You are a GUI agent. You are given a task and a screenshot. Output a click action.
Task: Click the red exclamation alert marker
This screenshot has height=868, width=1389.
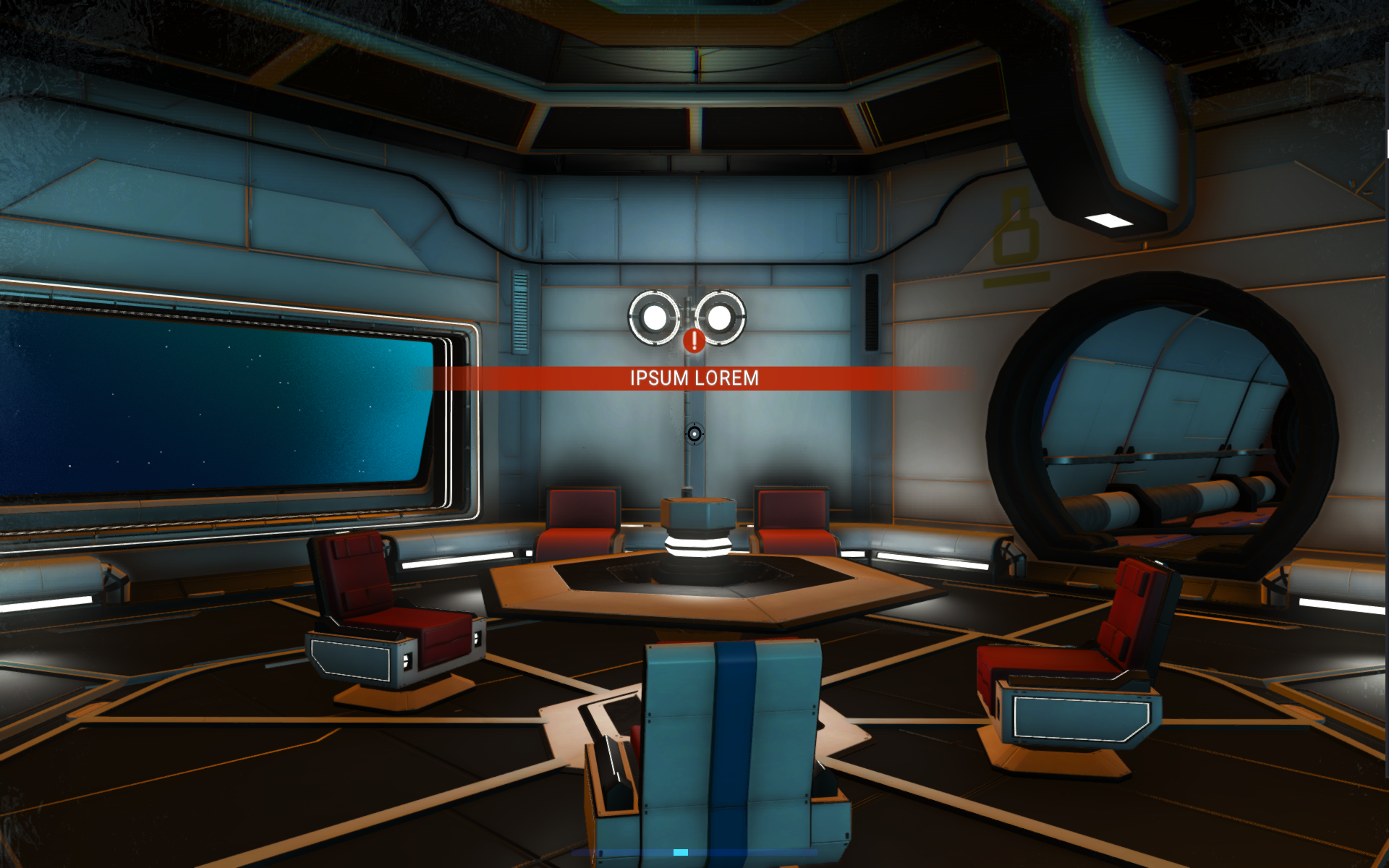694,340
